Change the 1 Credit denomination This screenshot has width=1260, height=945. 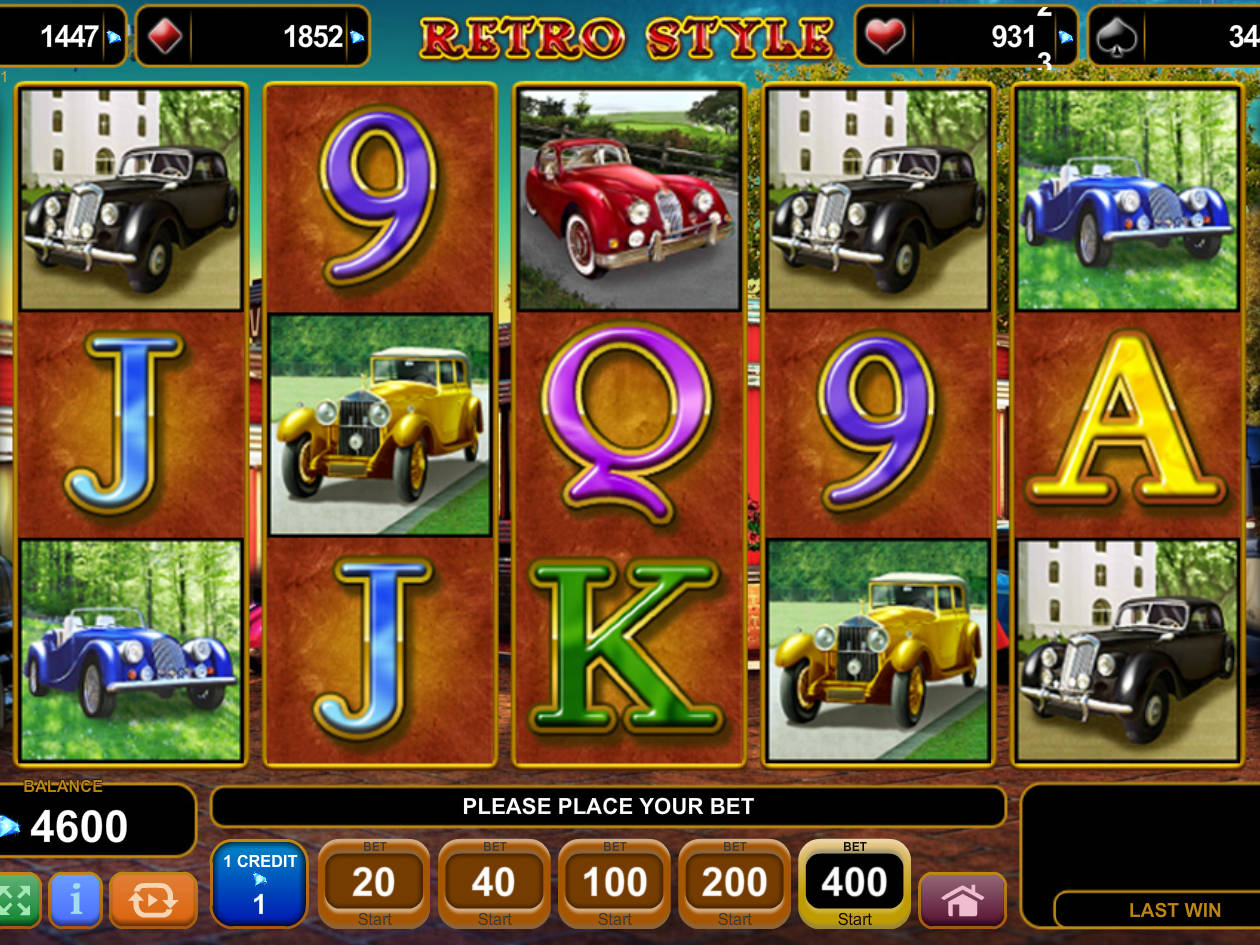tap(259, 884)
